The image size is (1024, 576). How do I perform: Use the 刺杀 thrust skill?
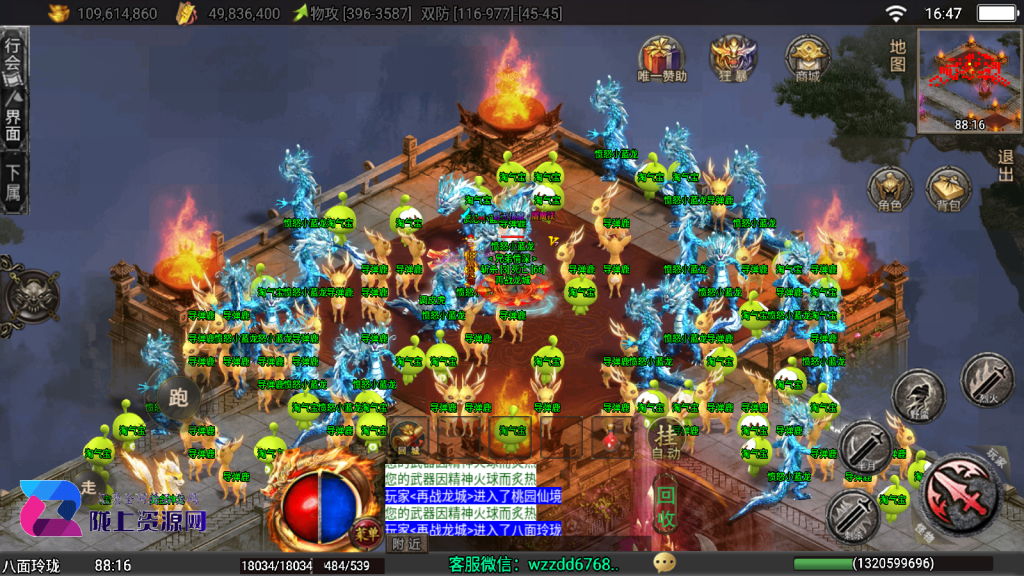coord(851,518)
